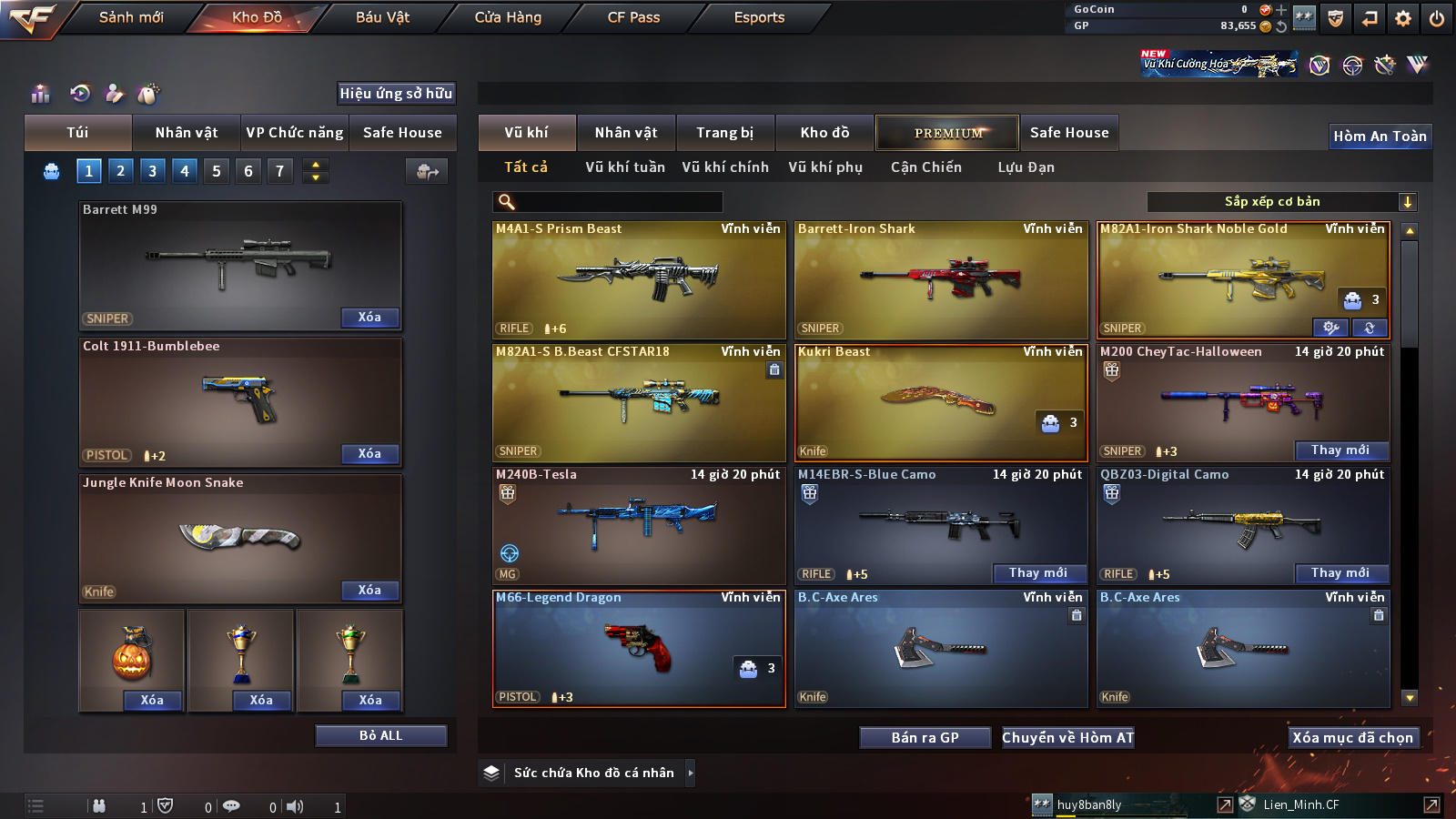Image resolution: width=1456 pixels, height=819 pixels.
Task: Open the Hòm An Toàn button
Action: (1380, 136)
